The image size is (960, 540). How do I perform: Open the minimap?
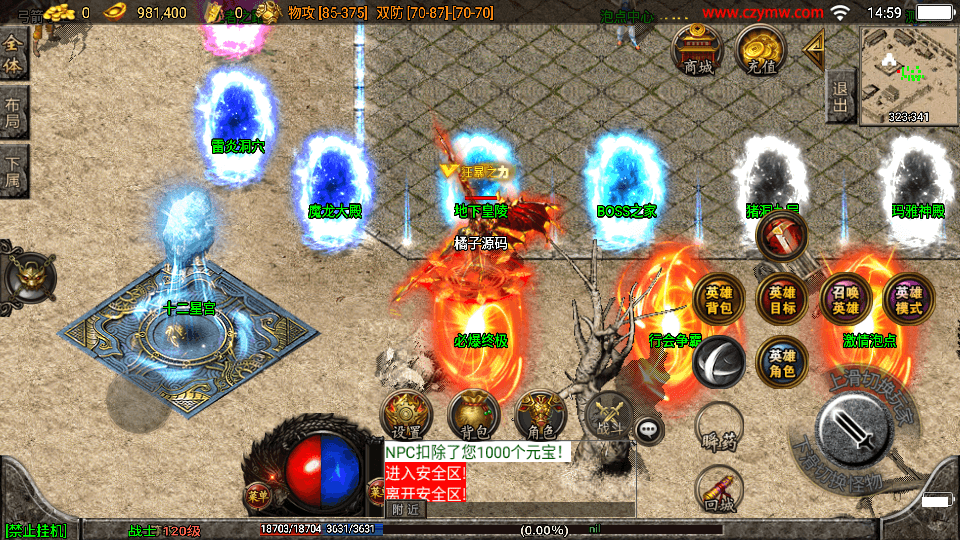[908, 76]
